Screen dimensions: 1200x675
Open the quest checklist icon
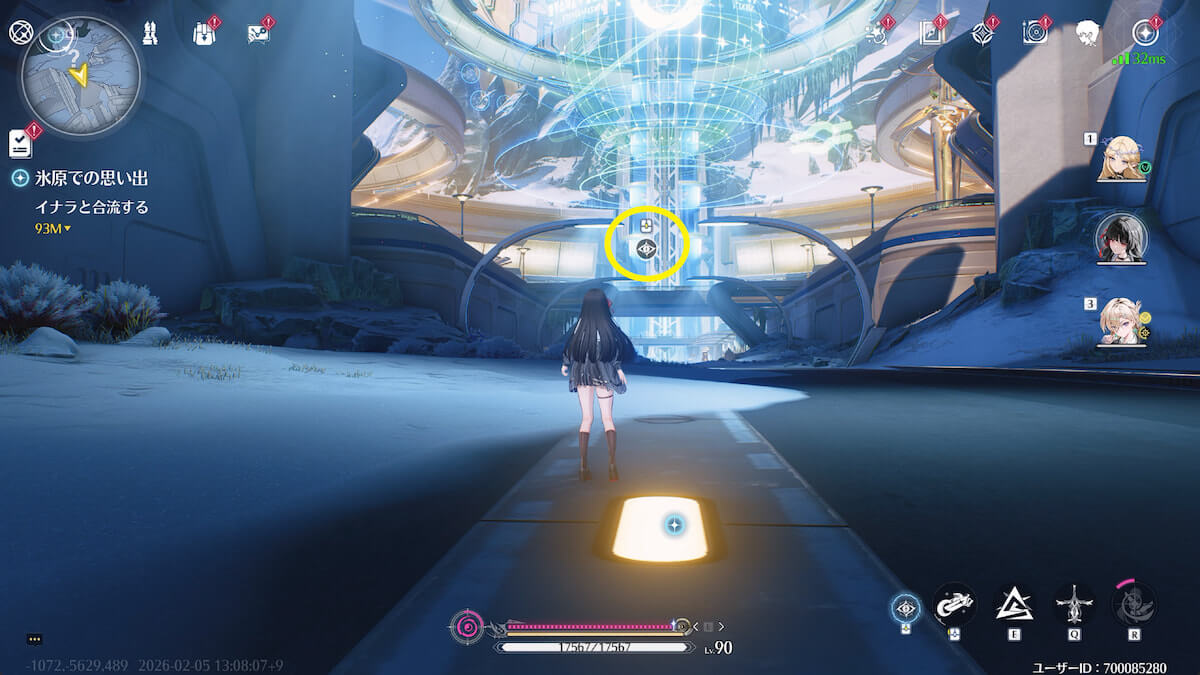(20, 143)
